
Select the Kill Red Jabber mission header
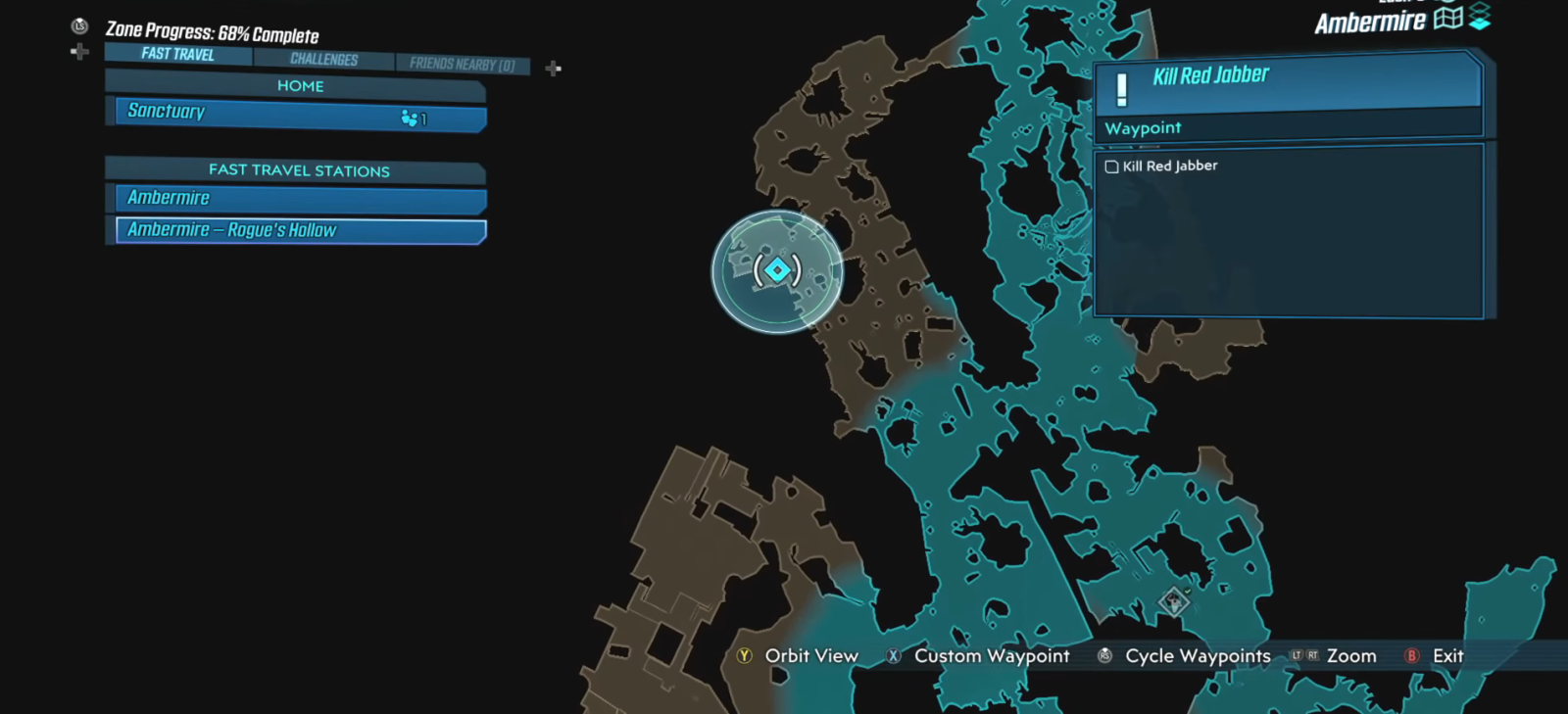[1288, 79]
